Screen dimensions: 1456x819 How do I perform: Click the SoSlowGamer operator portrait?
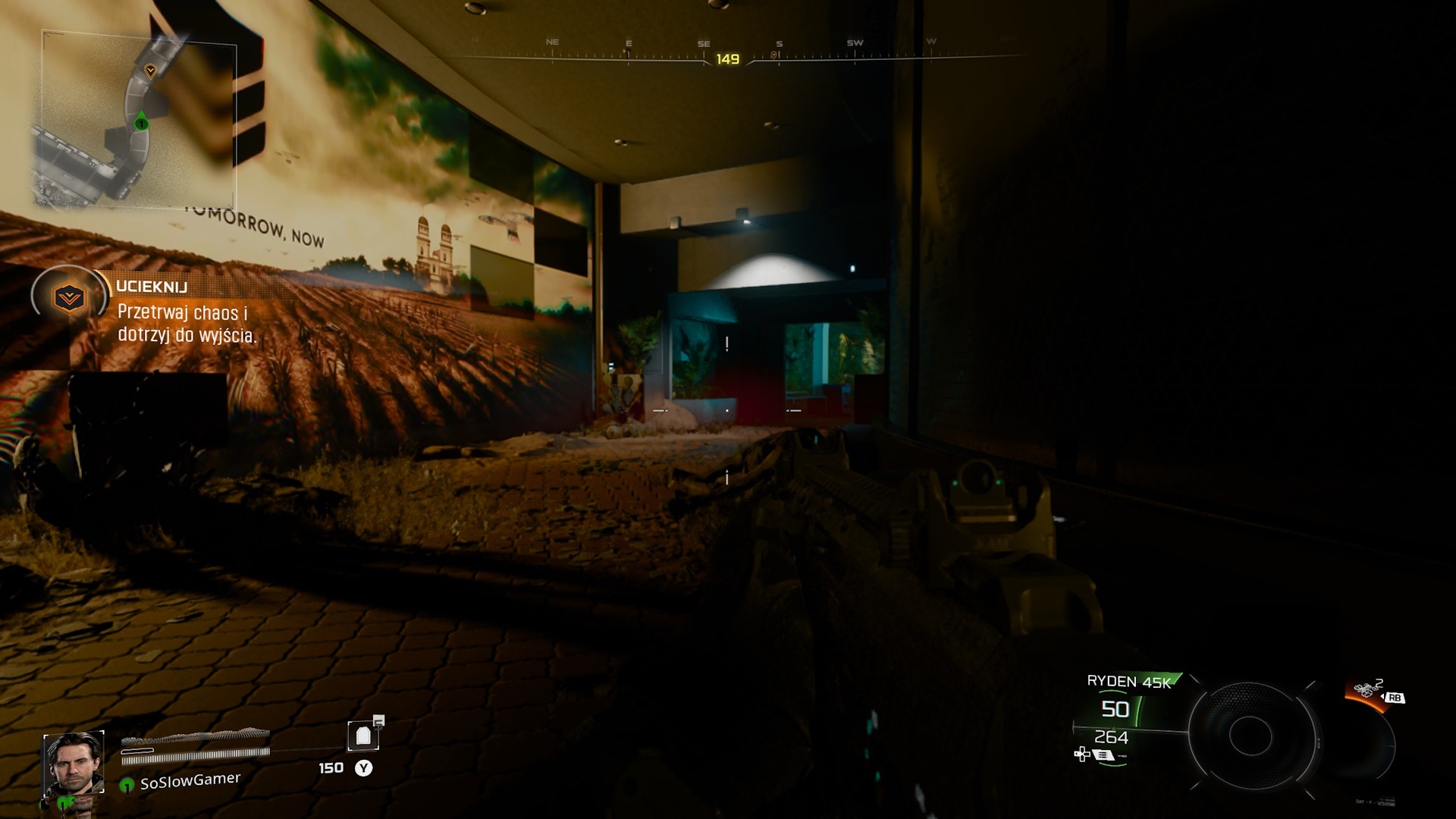(74, 763)
